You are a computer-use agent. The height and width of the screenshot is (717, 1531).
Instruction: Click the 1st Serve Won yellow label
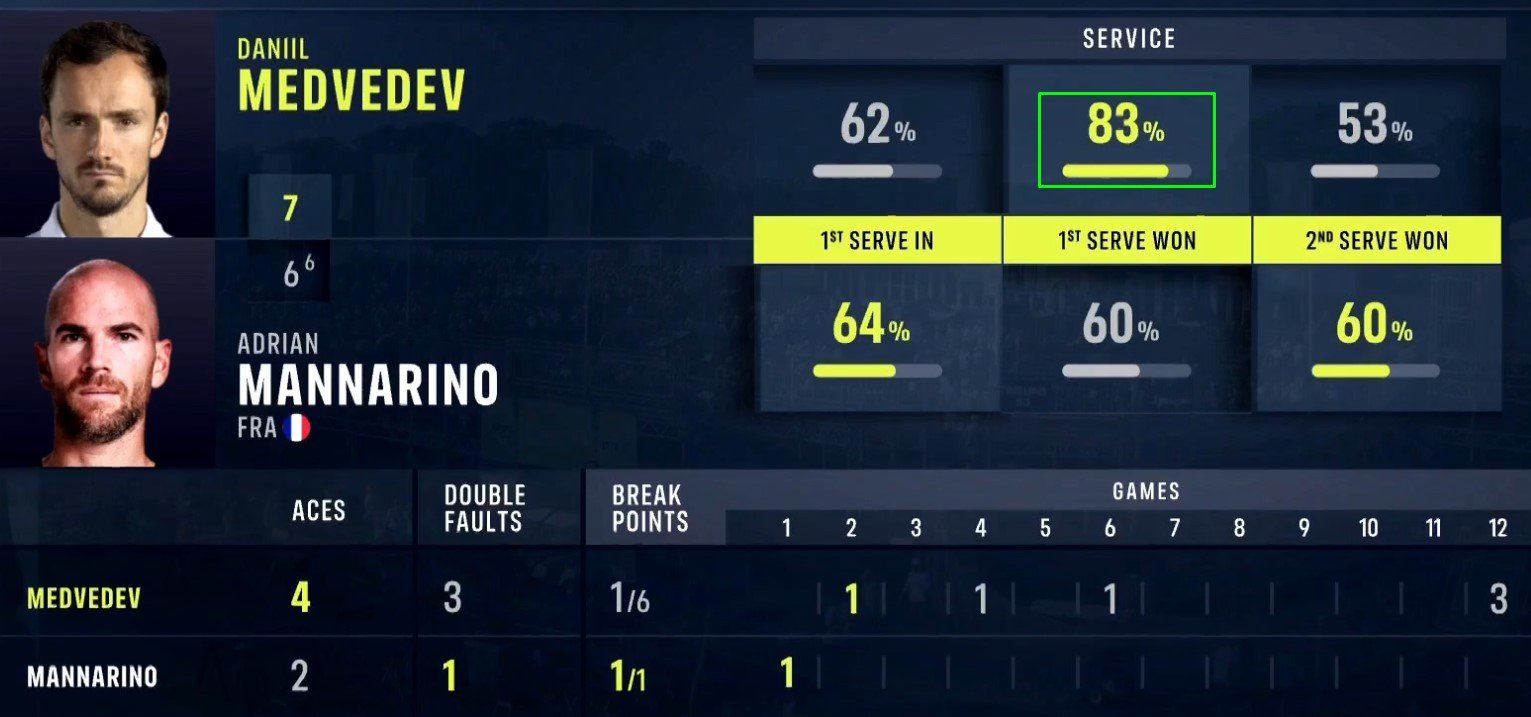(1127, 240)
